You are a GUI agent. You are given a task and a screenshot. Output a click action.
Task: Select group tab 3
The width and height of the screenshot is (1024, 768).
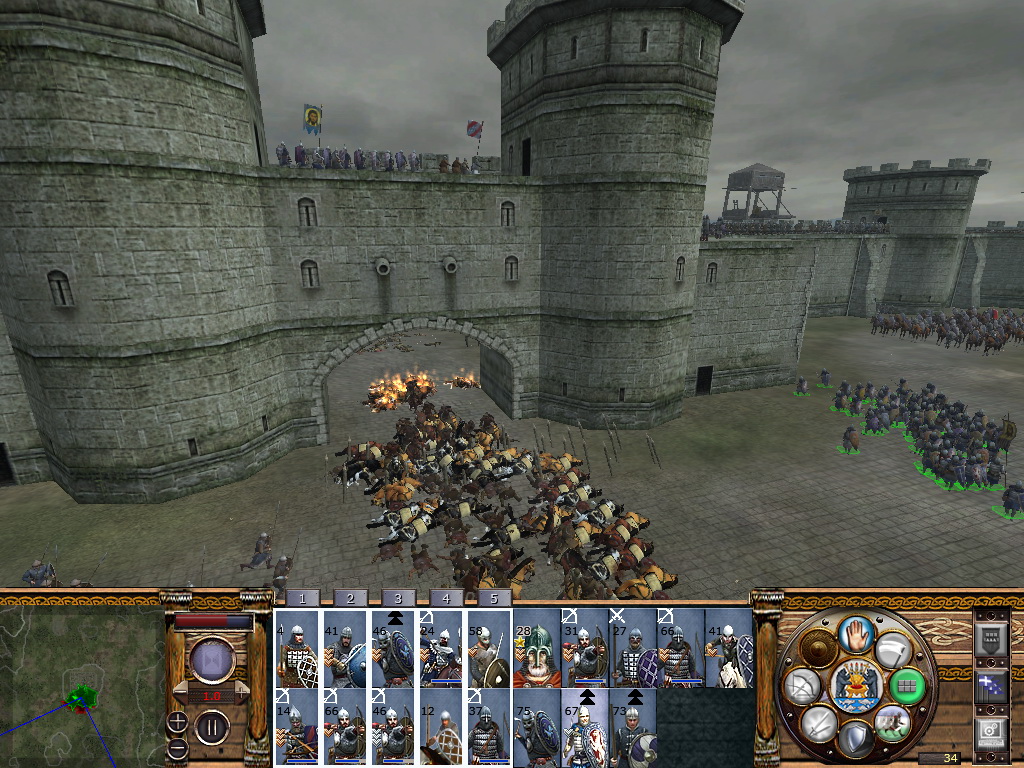[398, 598]
